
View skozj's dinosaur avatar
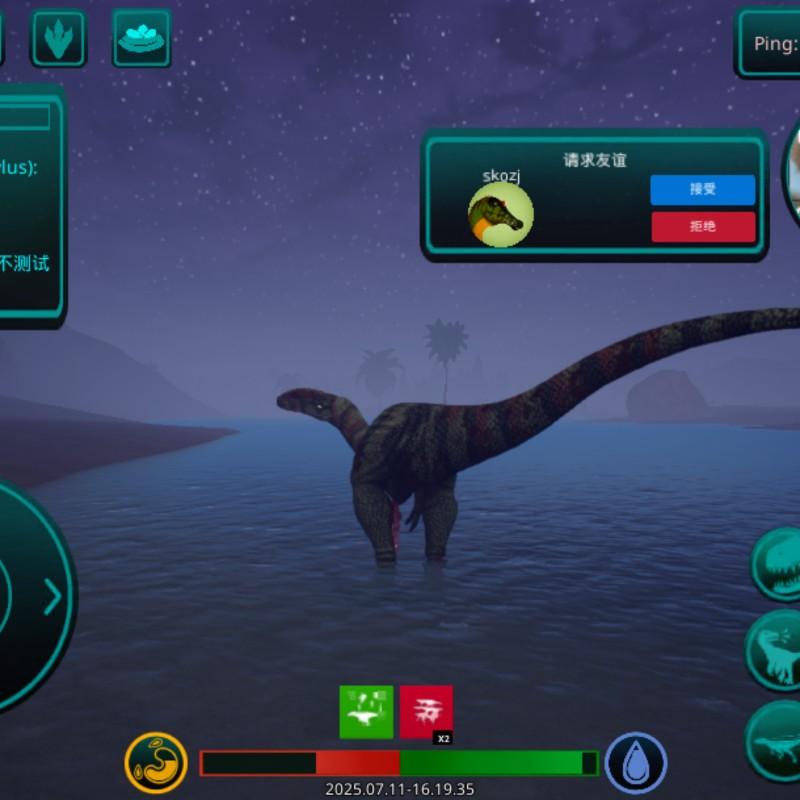pos(500,214)
